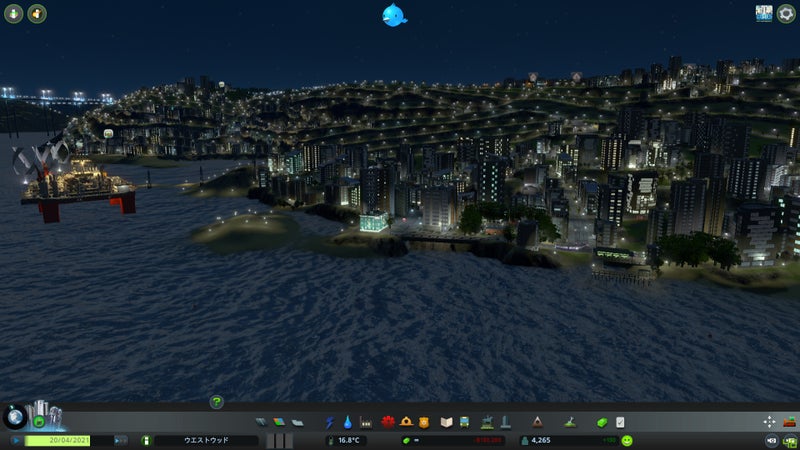Select the fire department helmet icon
Viewport: 800px width, 450px height.
[406, 422]
